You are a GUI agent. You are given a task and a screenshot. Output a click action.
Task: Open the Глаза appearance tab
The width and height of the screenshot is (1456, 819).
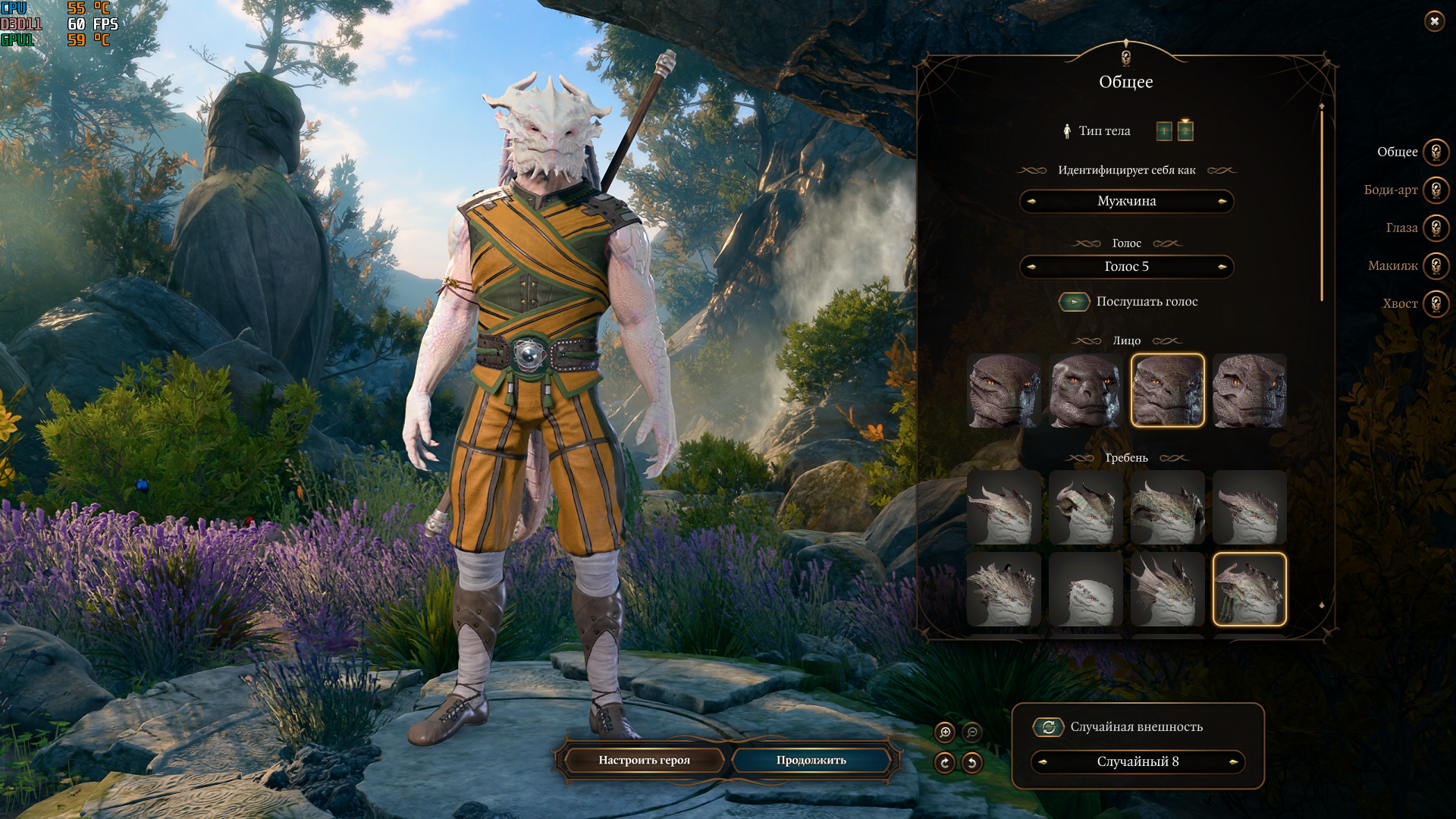pos(1436,227)
